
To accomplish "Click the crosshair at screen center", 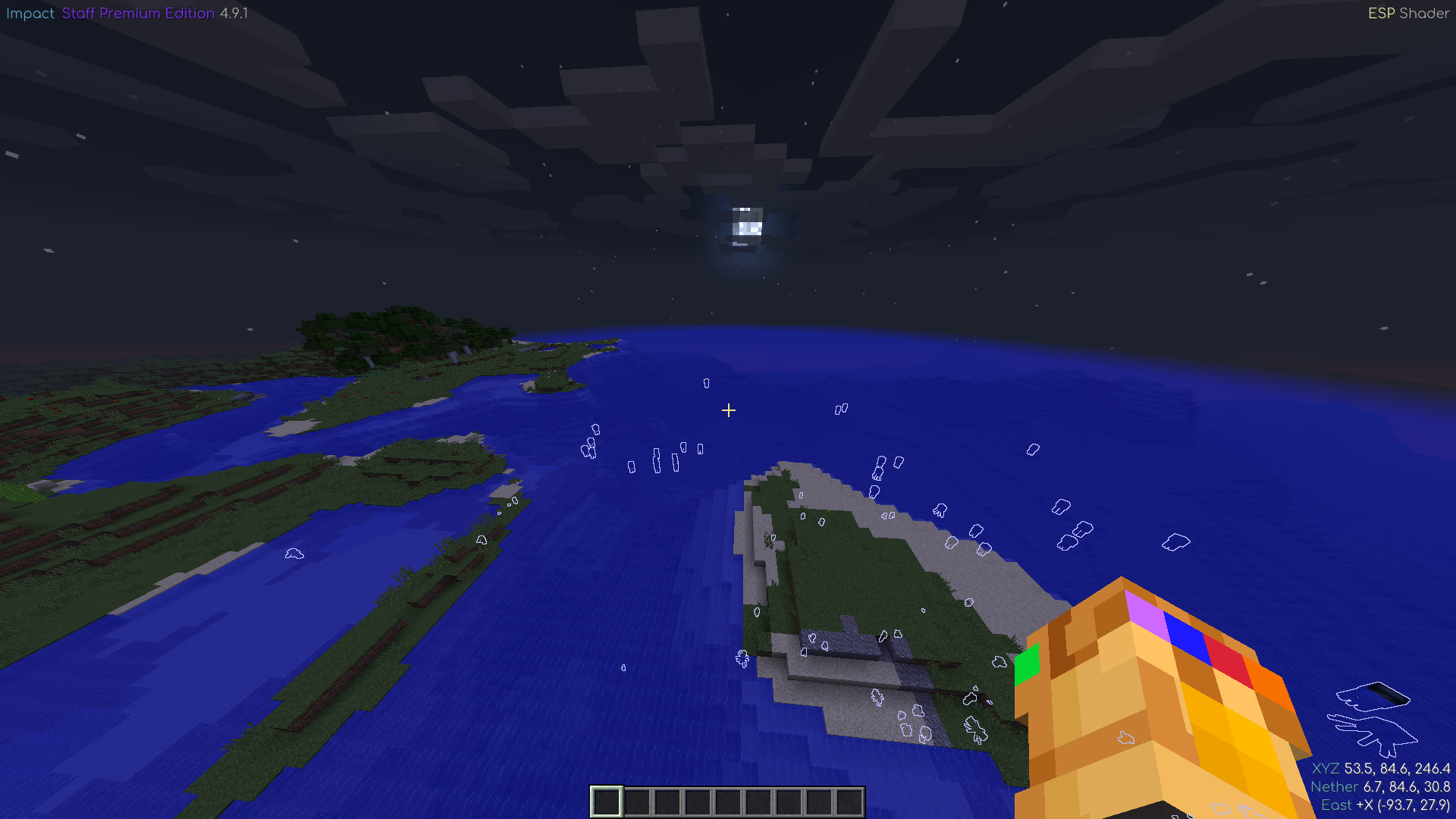I will [x=728, y=410].
